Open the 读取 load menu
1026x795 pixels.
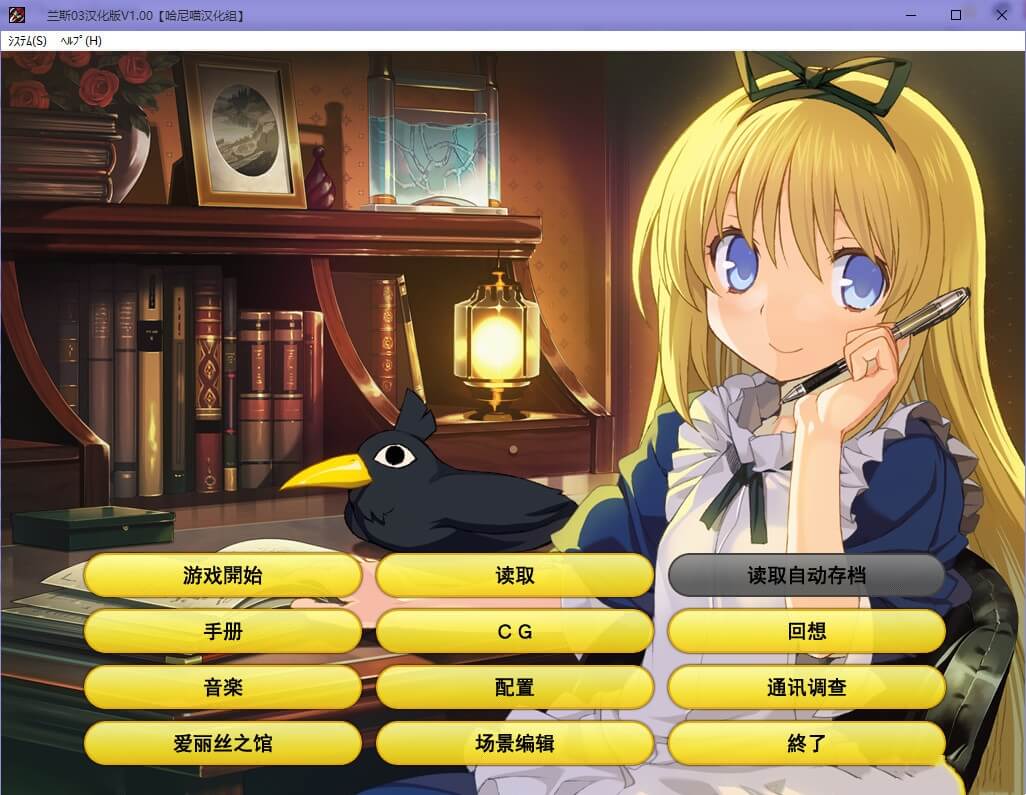click(514, 576)
